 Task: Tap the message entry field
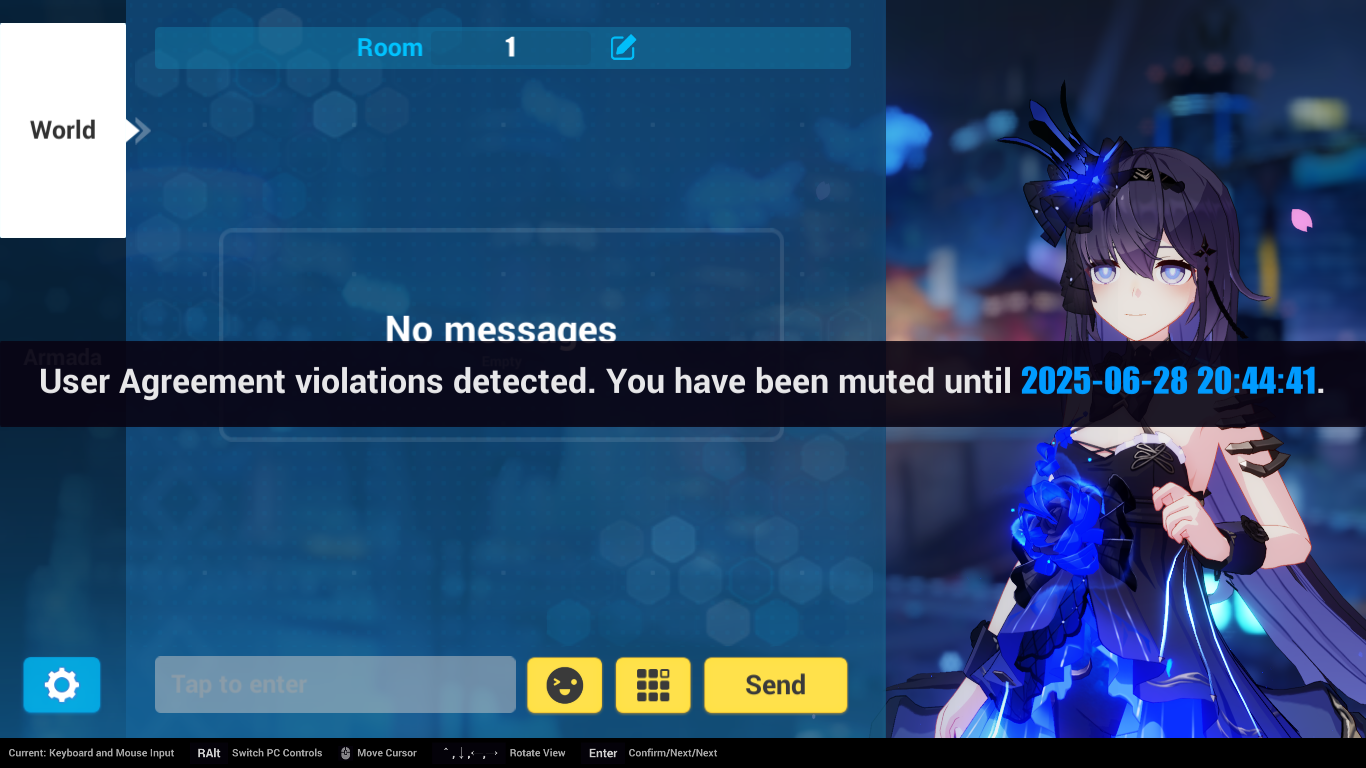click(335, 685)
